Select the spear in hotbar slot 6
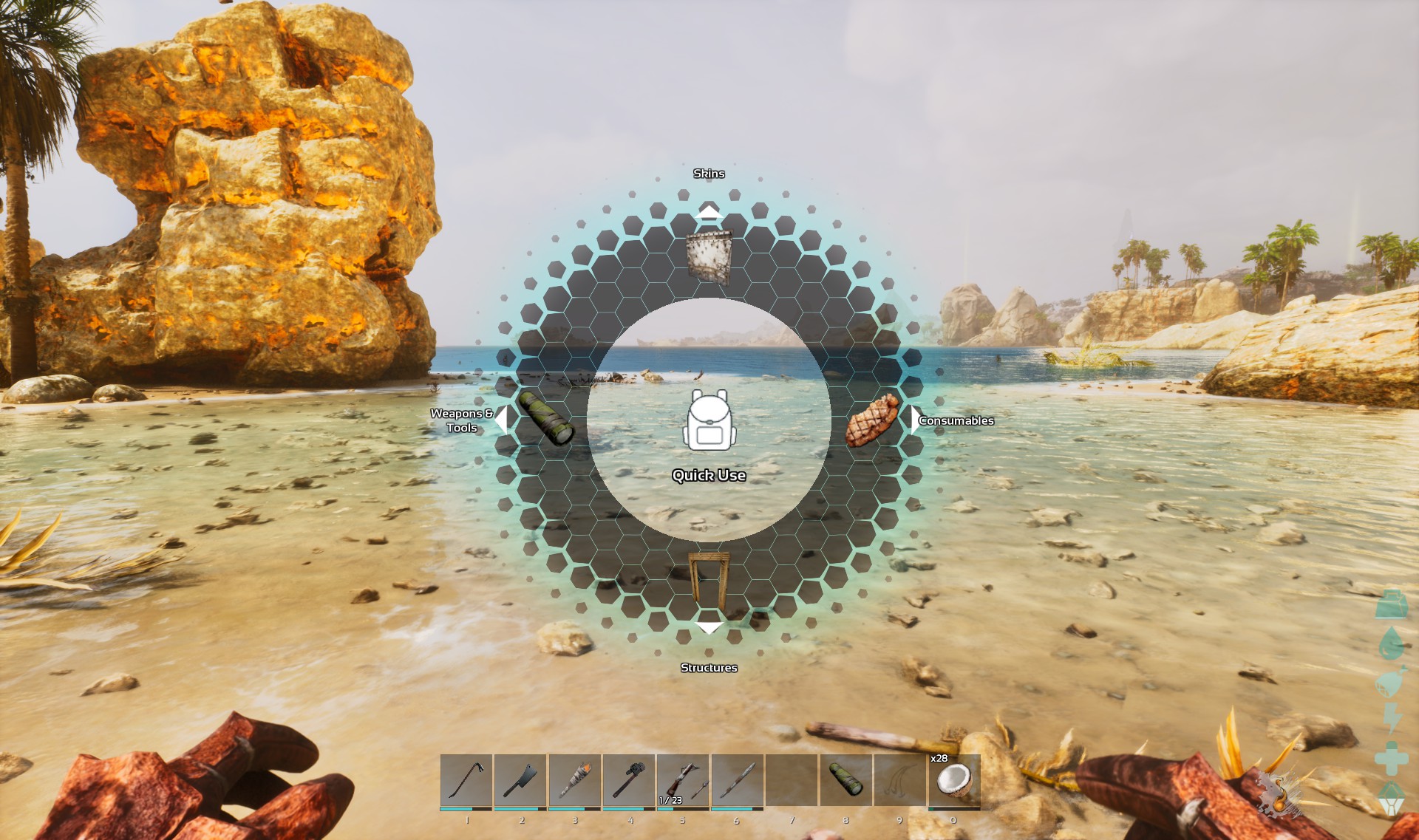This screenshot has width=1419, height=840. pyautogui.click(x=737, y=779)
